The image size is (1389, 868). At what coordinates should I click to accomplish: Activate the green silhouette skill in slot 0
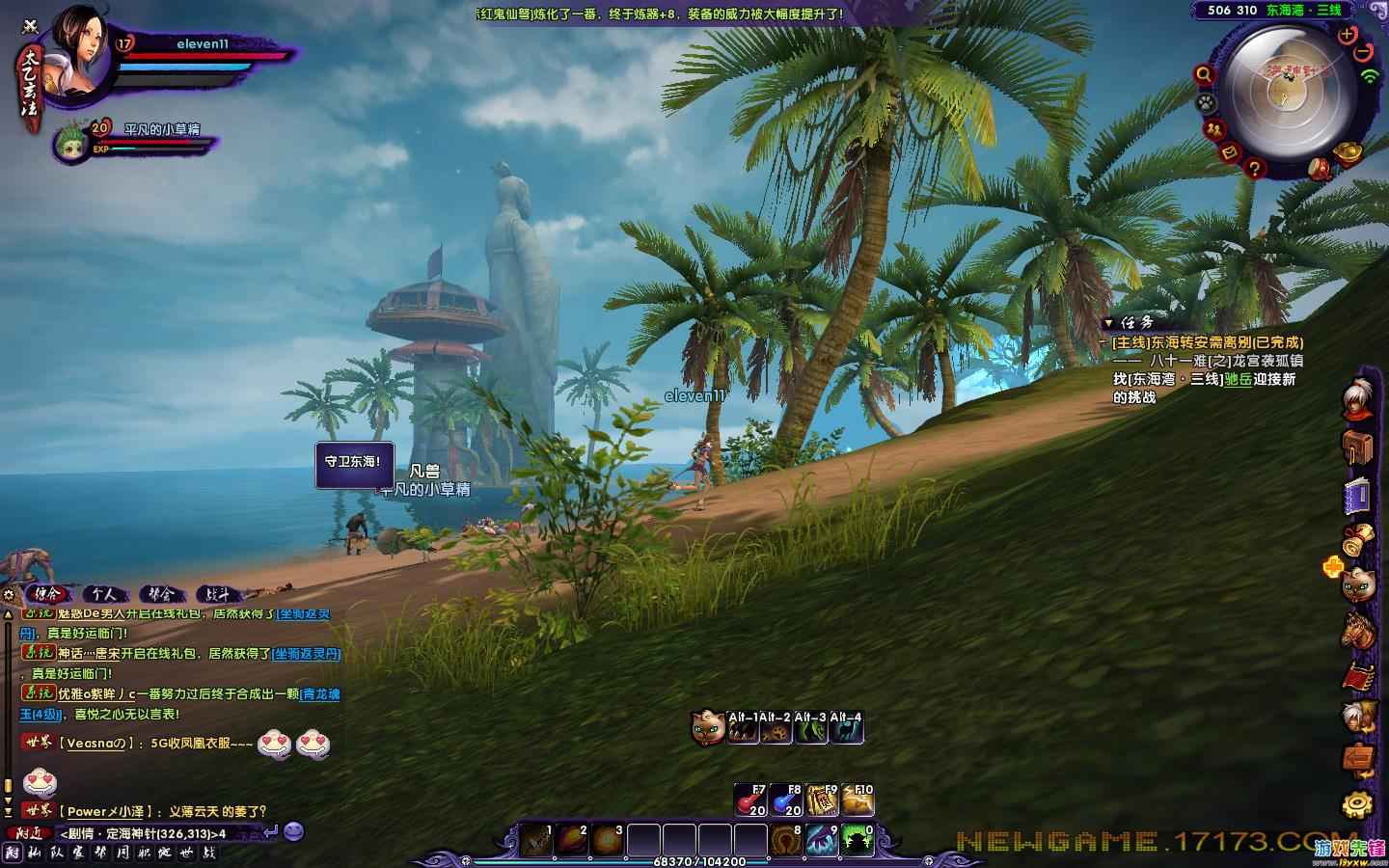coord(858,840)
